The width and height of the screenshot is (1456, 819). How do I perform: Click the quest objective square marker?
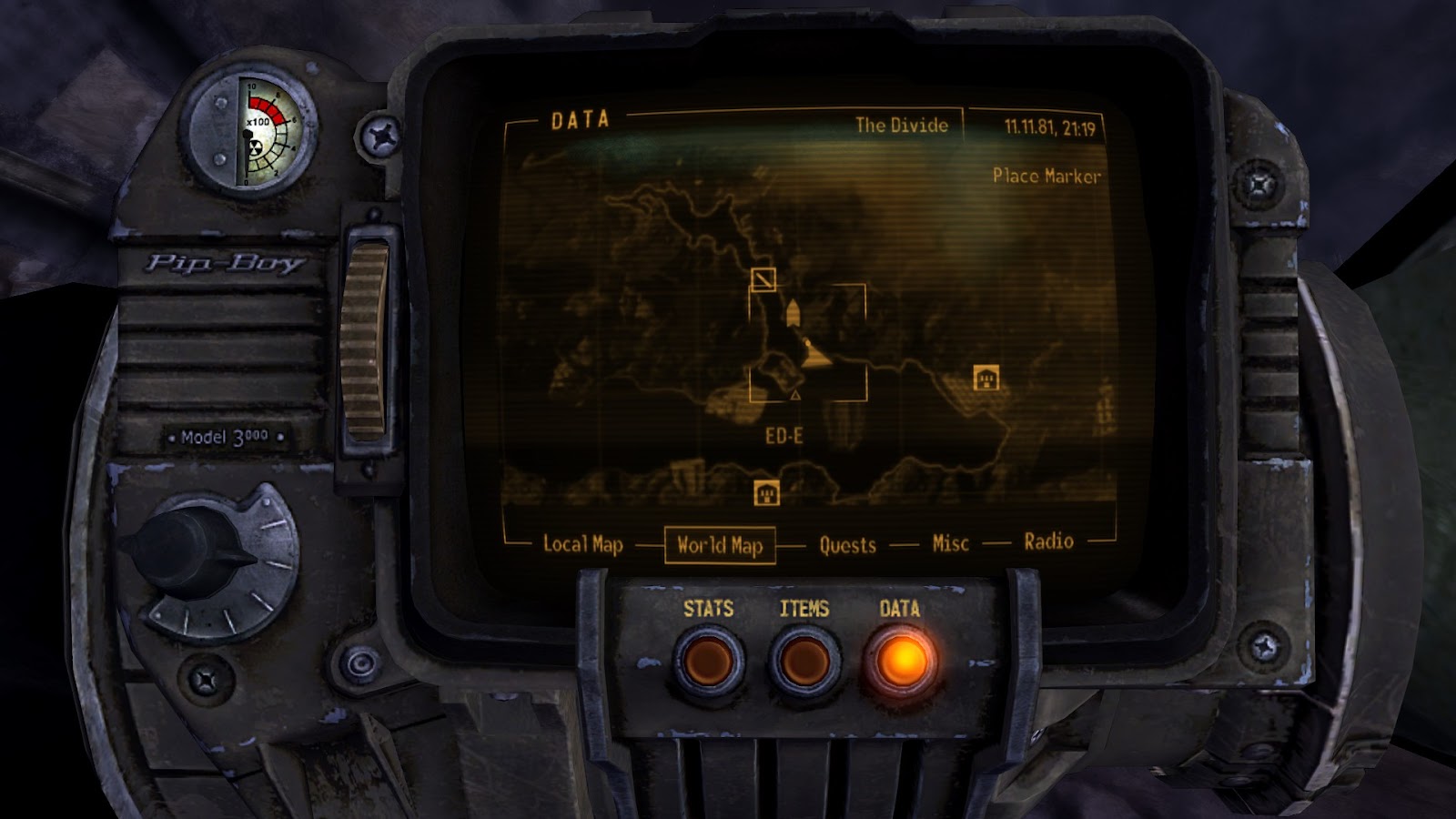click(763, 279)
